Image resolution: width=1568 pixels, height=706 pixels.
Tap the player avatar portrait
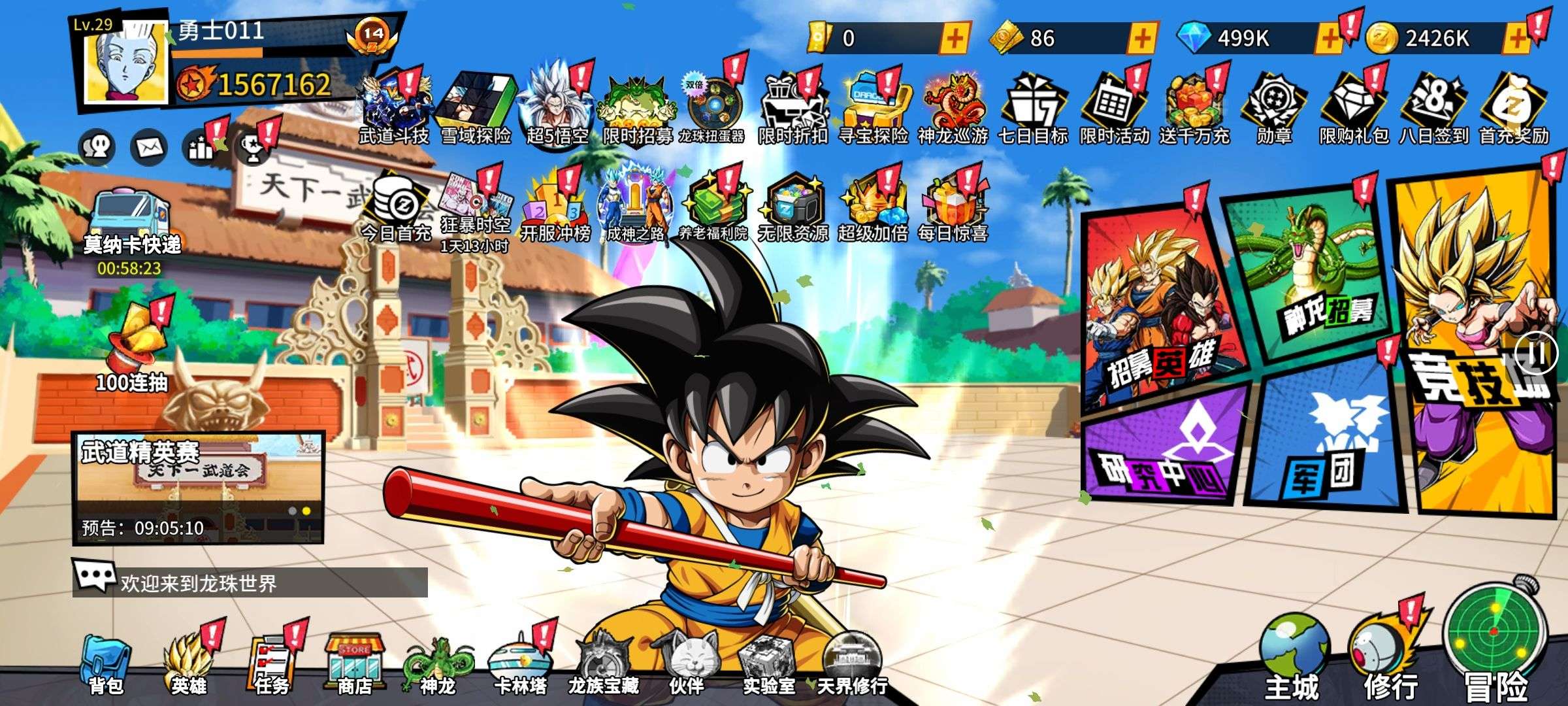[x=127, y=67]
